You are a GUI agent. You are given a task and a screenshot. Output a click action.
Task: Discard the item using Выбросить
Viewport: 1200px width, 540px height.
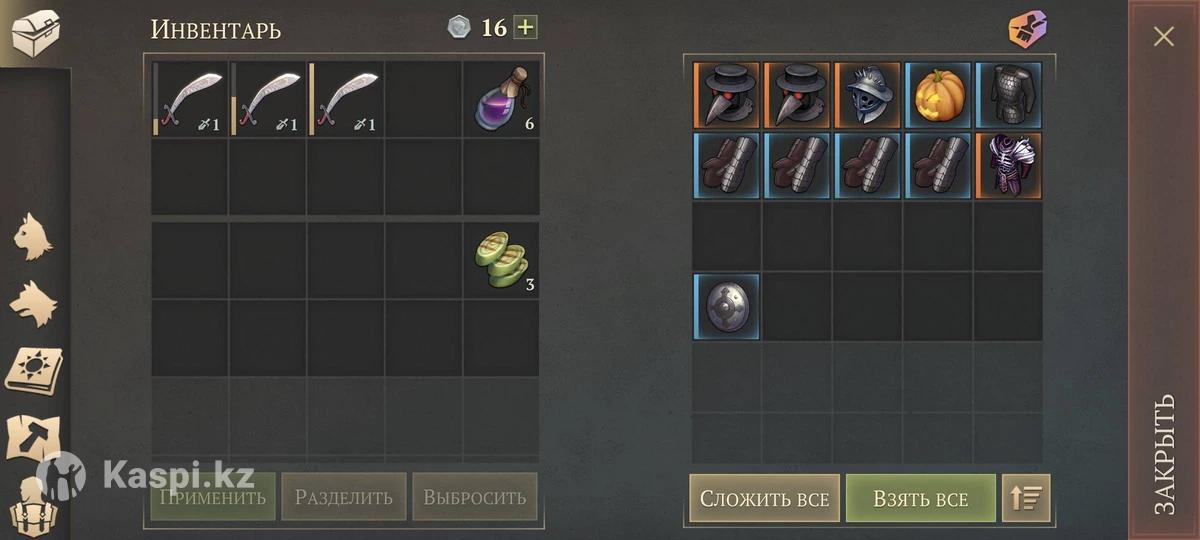(x=474, y=497)
